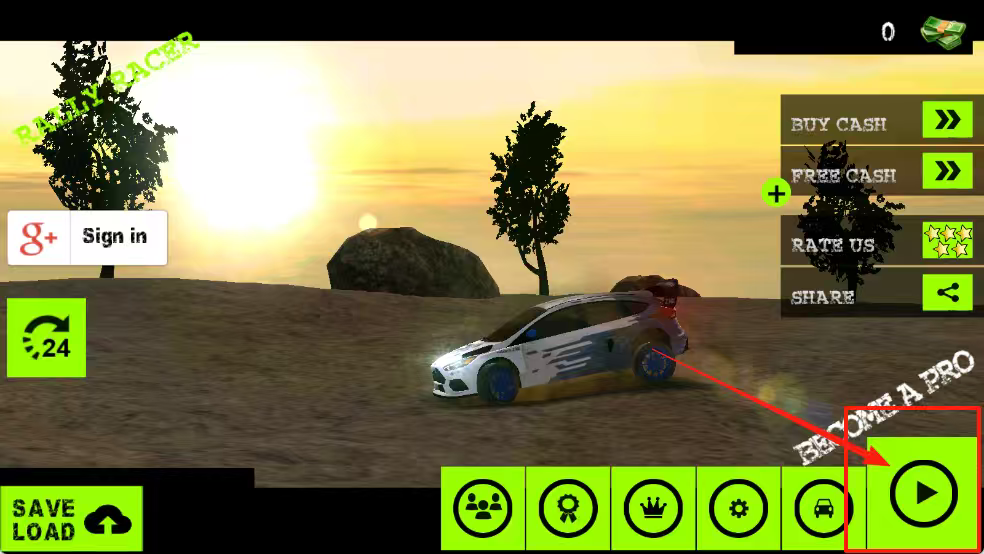
Task: Open the multiplayer people icon
Action: point(483,508)
